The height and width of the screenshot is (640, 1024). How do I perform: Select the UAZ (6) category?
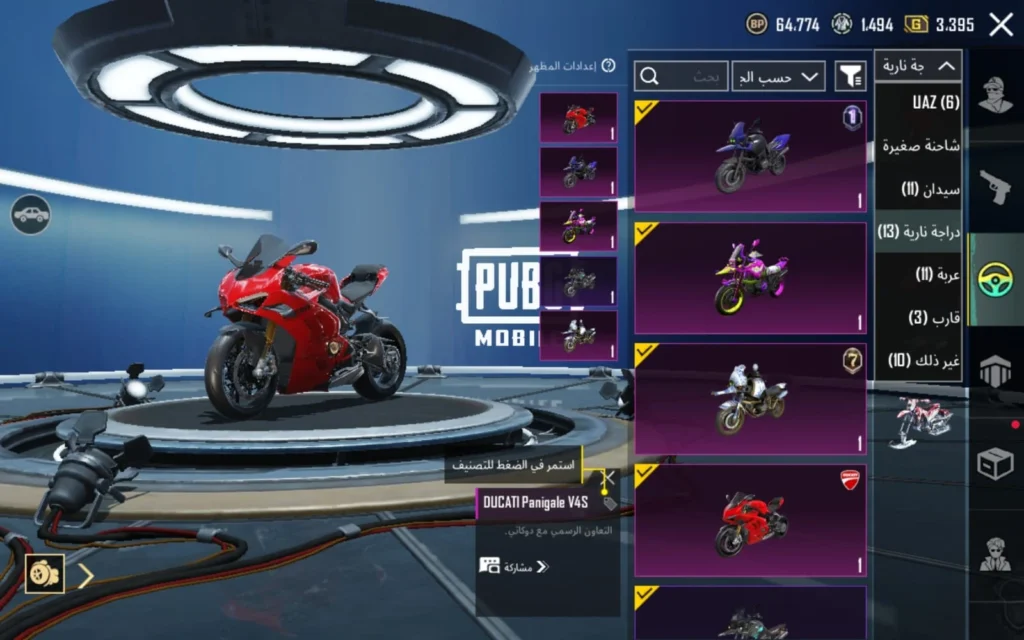point(935,102)
